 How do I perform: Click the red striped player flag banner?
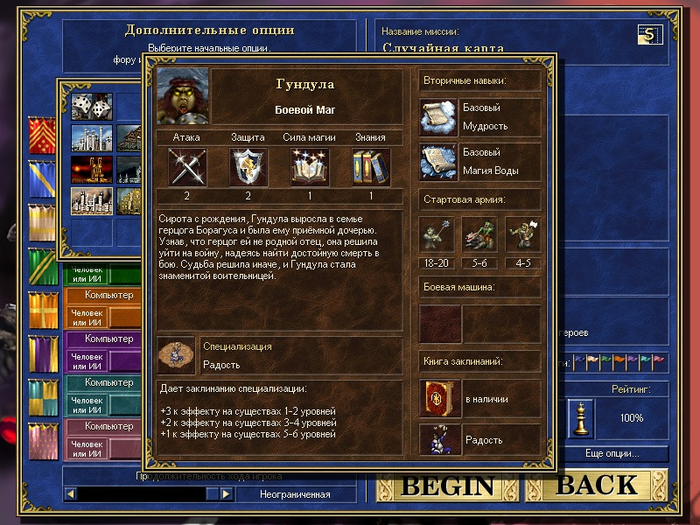coord(42,136)
